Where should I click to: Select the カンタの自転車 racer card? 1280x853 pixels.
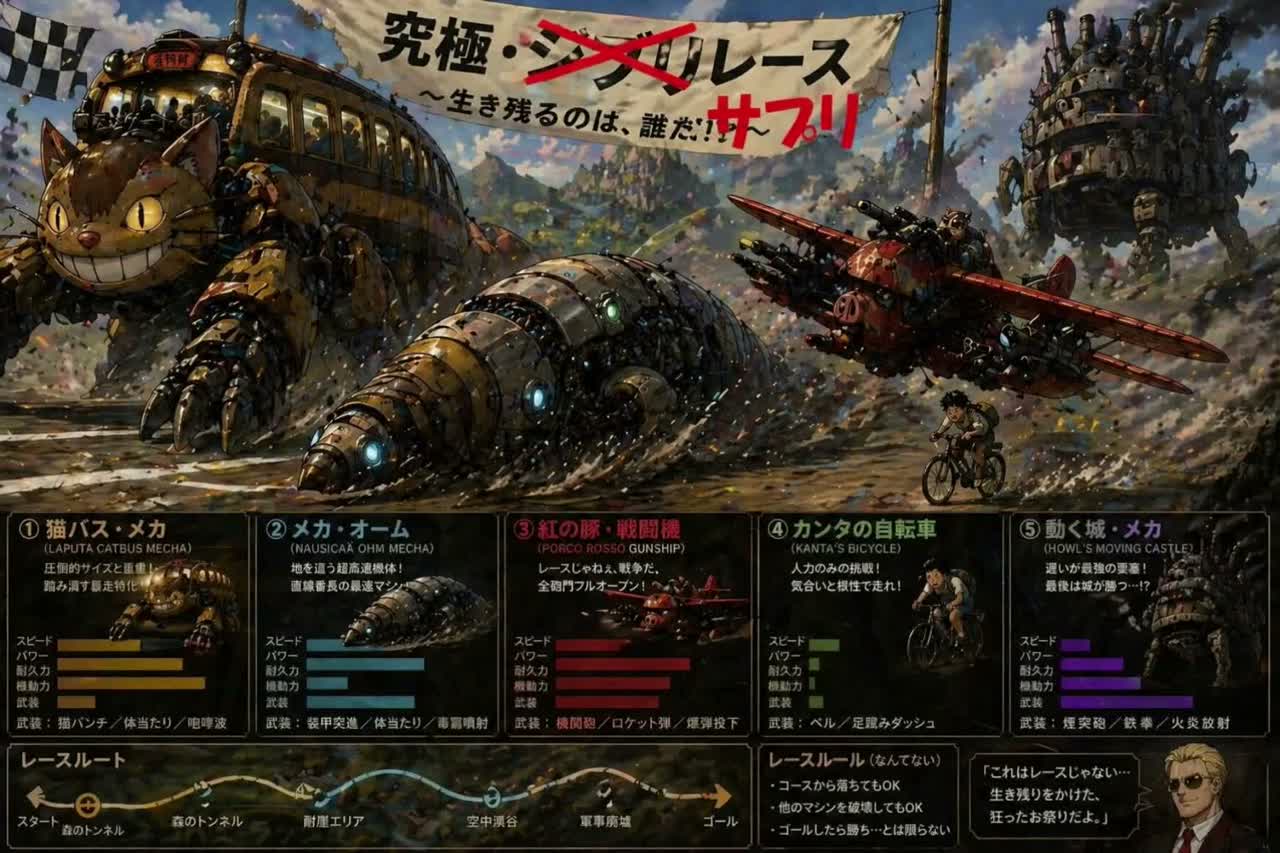point(879,624)
